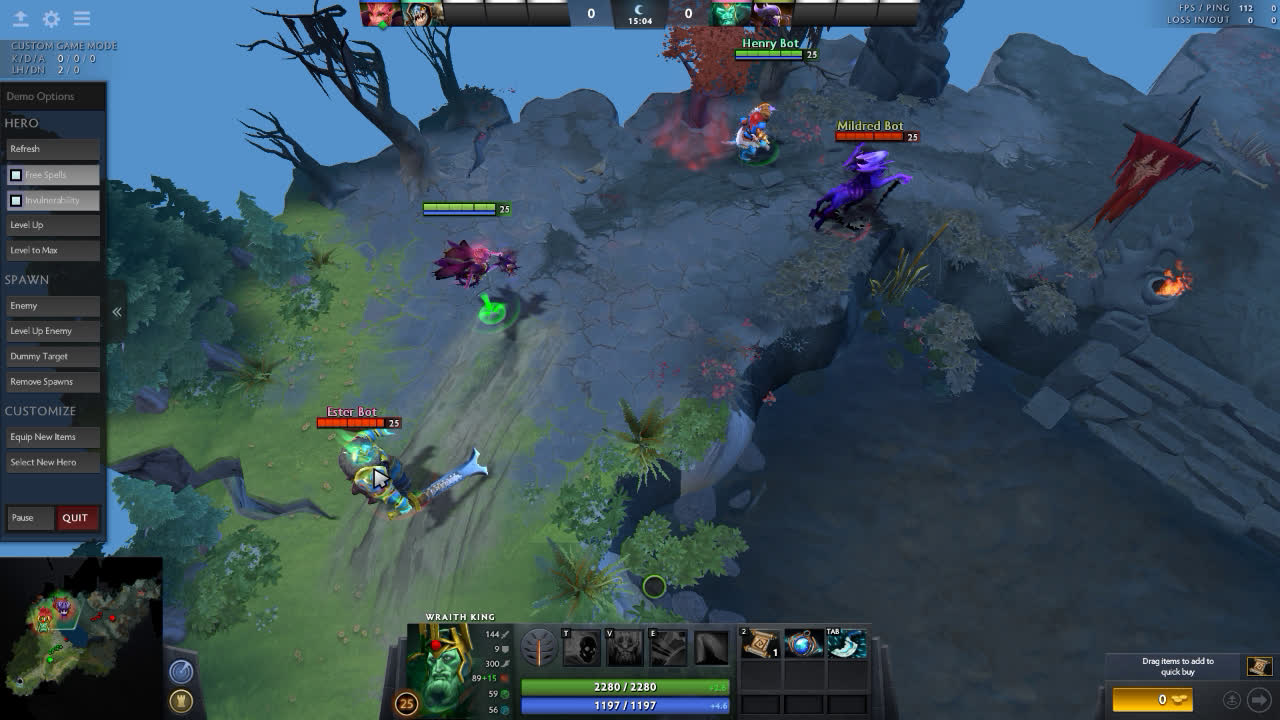
Task: Click the Level Up button
Action: click(53, 225)
